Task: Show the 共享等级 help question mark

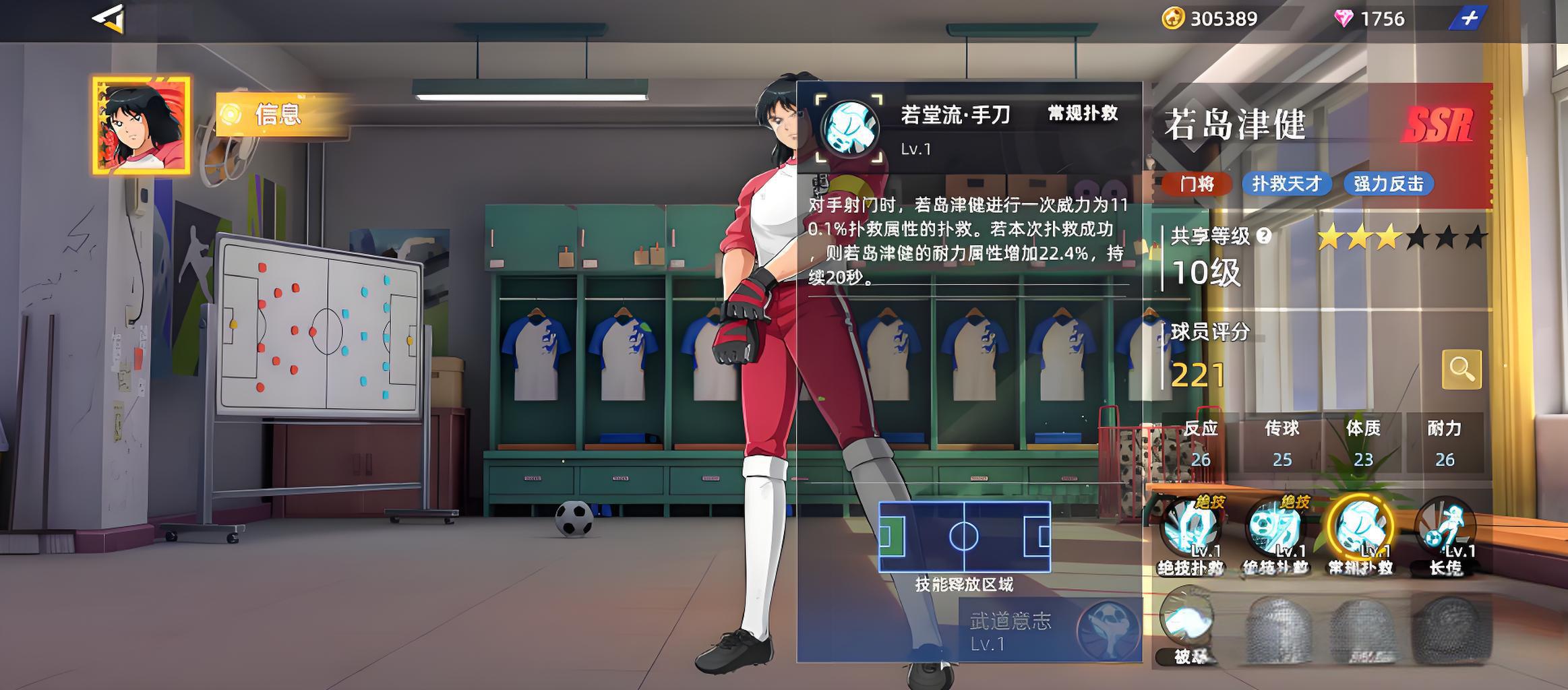Action: (x=1264, y=236)
